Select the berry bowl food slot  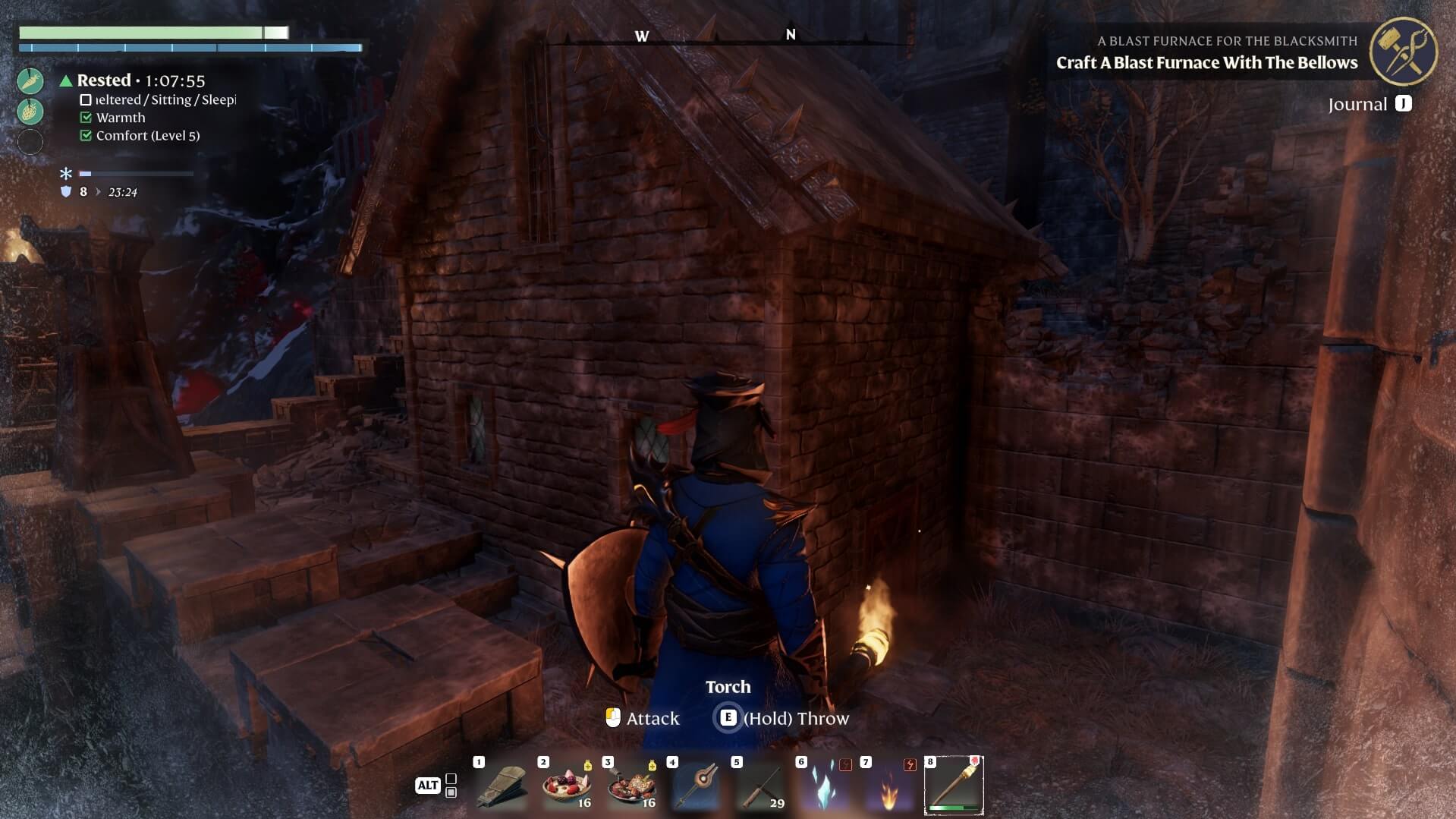coord(567,787)
